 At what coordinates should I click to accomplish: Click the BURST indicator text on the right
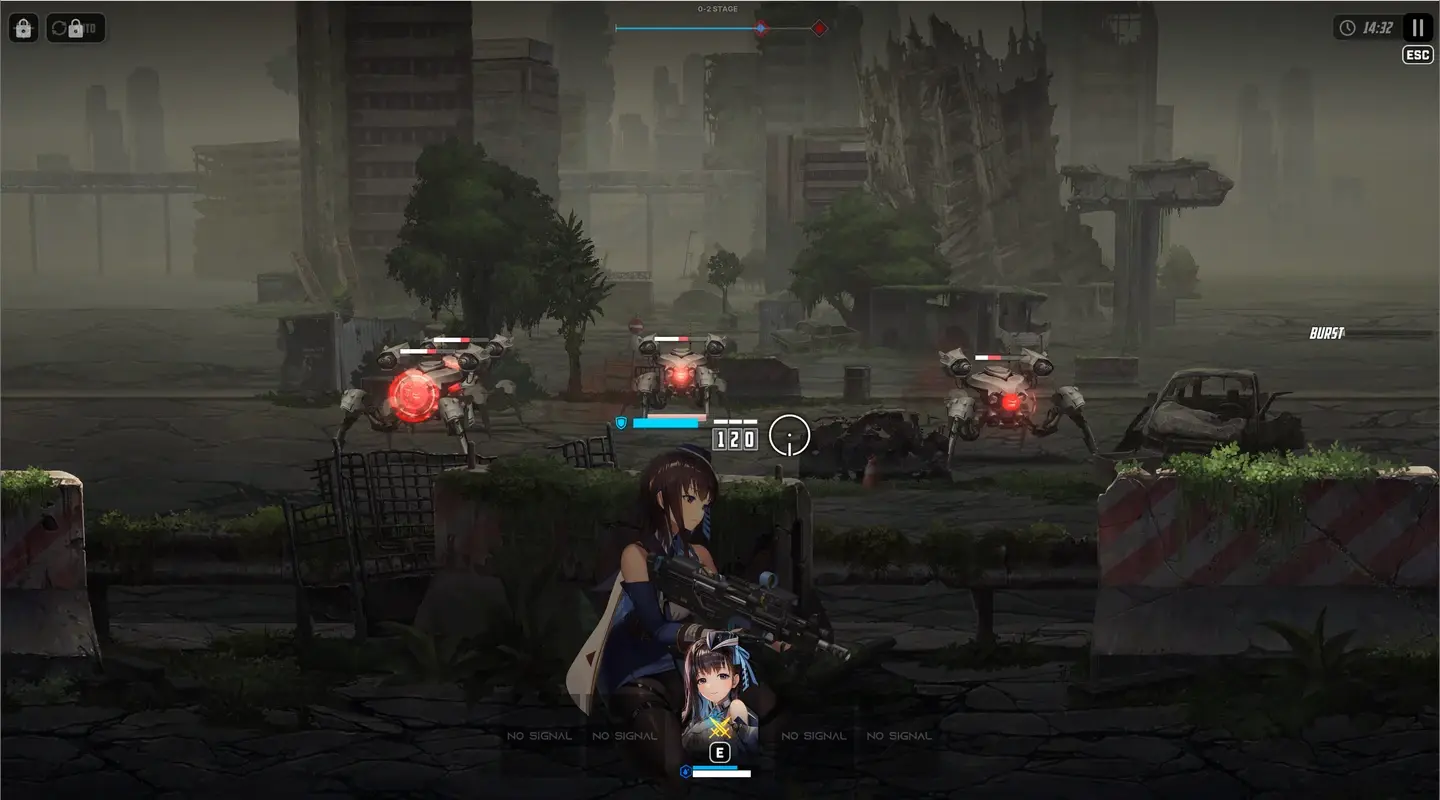1327,331
